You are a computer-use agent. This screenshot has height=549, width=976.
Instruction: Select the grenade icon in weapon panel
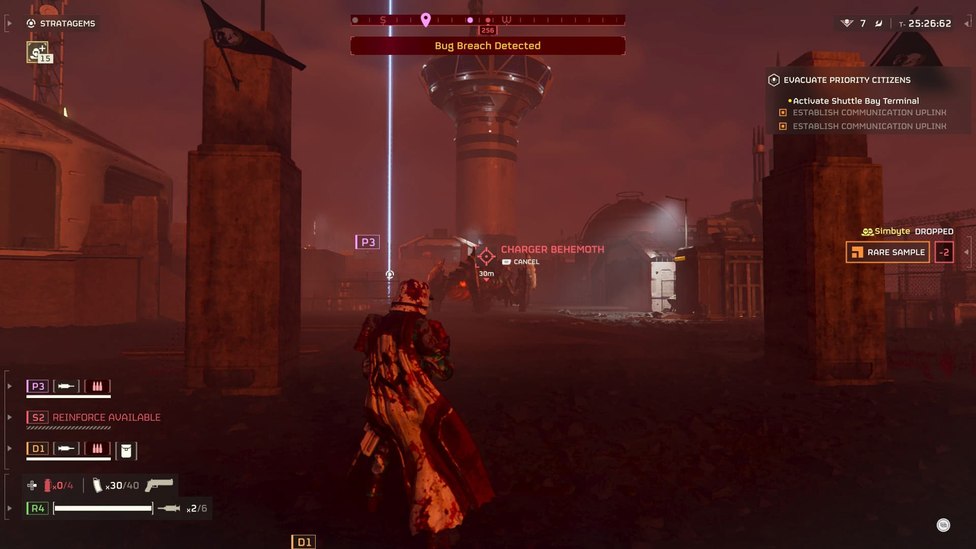point(46,485)
